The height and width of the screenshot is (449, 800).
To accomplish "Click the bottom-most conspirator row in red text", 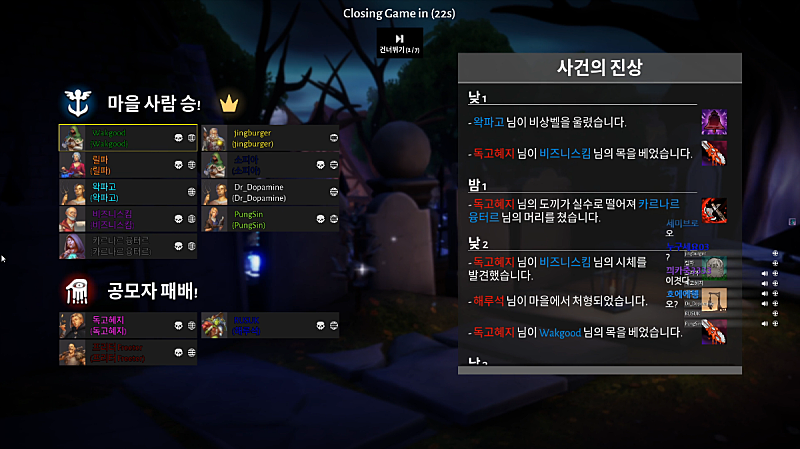I will click(128, 352).
